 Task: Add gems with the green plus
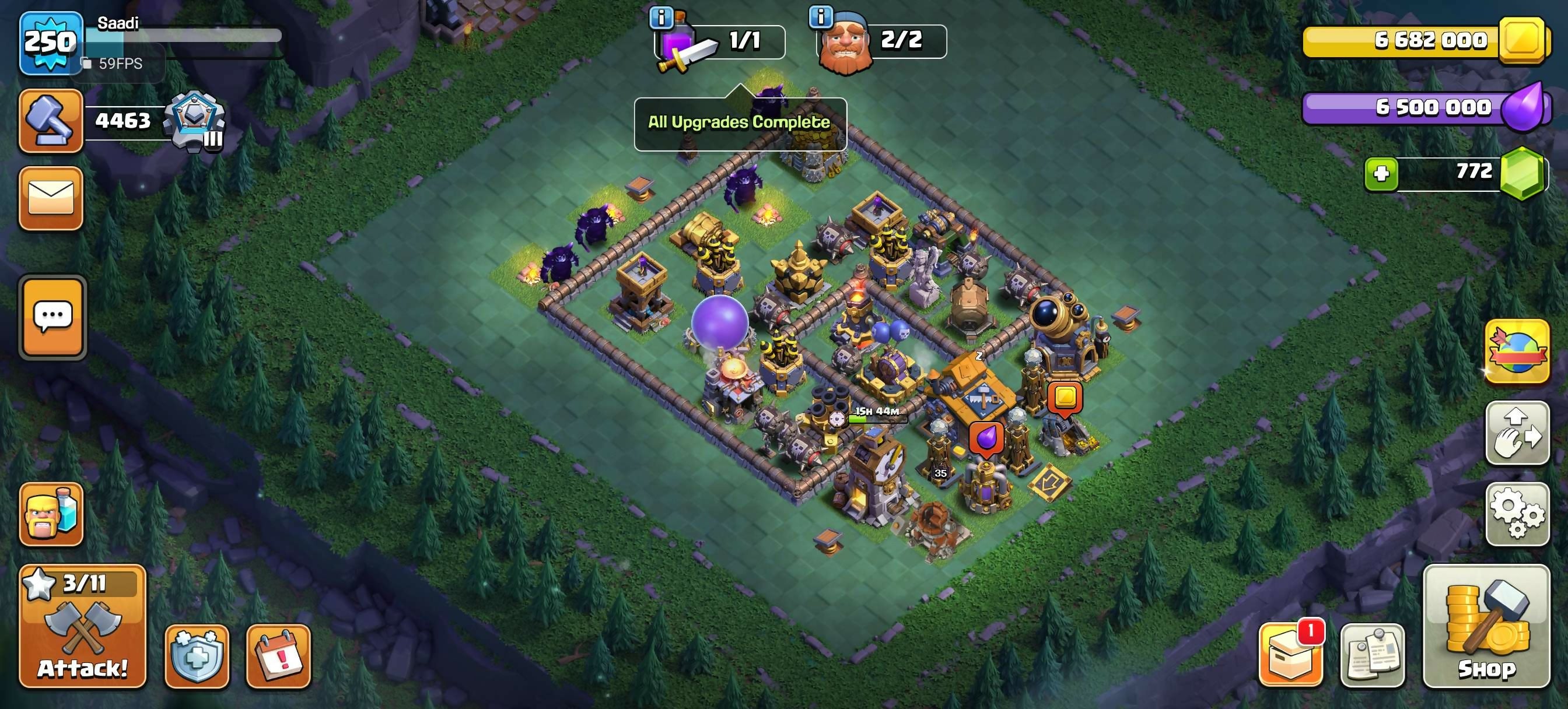click(x=1381, y=175)
